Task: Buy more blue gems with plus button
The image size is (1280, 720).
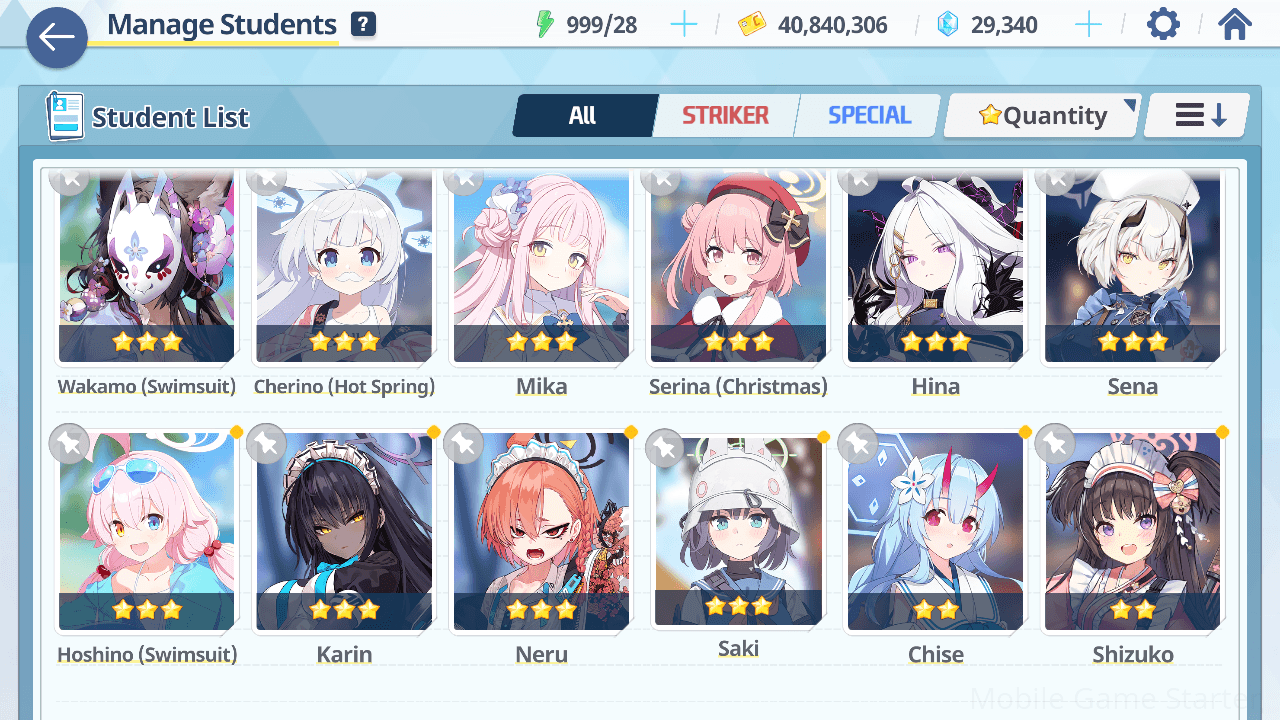Action: pyautogui.click(x=1088, y=25)
